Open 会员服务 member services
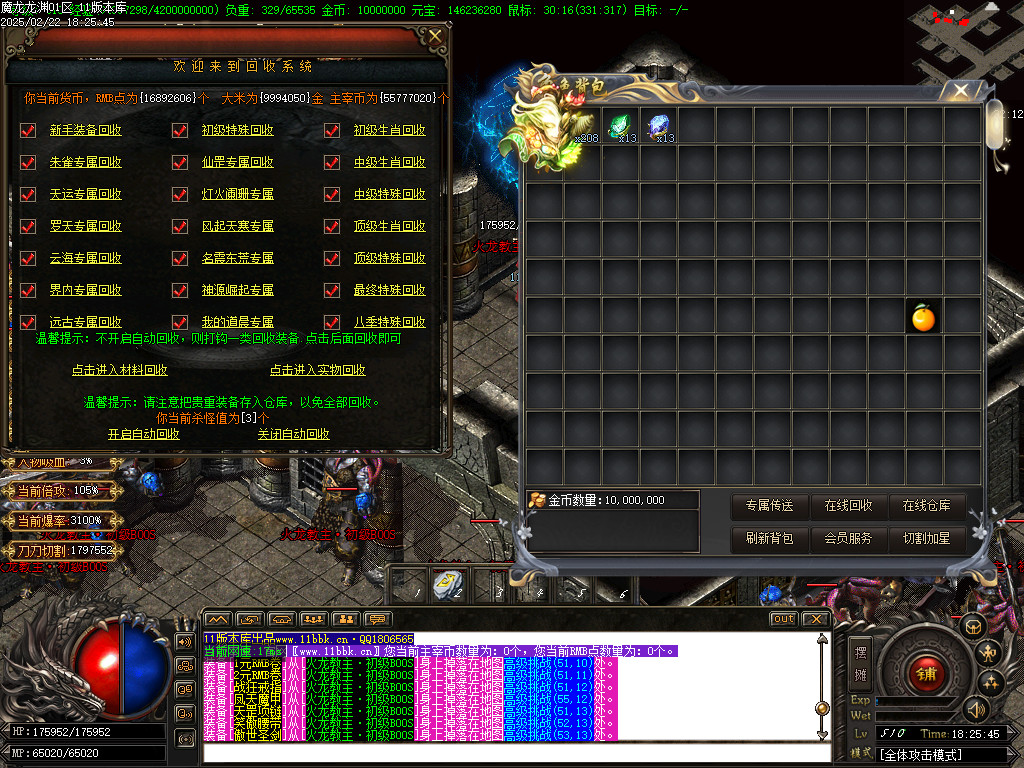 [x=848, y=538]
